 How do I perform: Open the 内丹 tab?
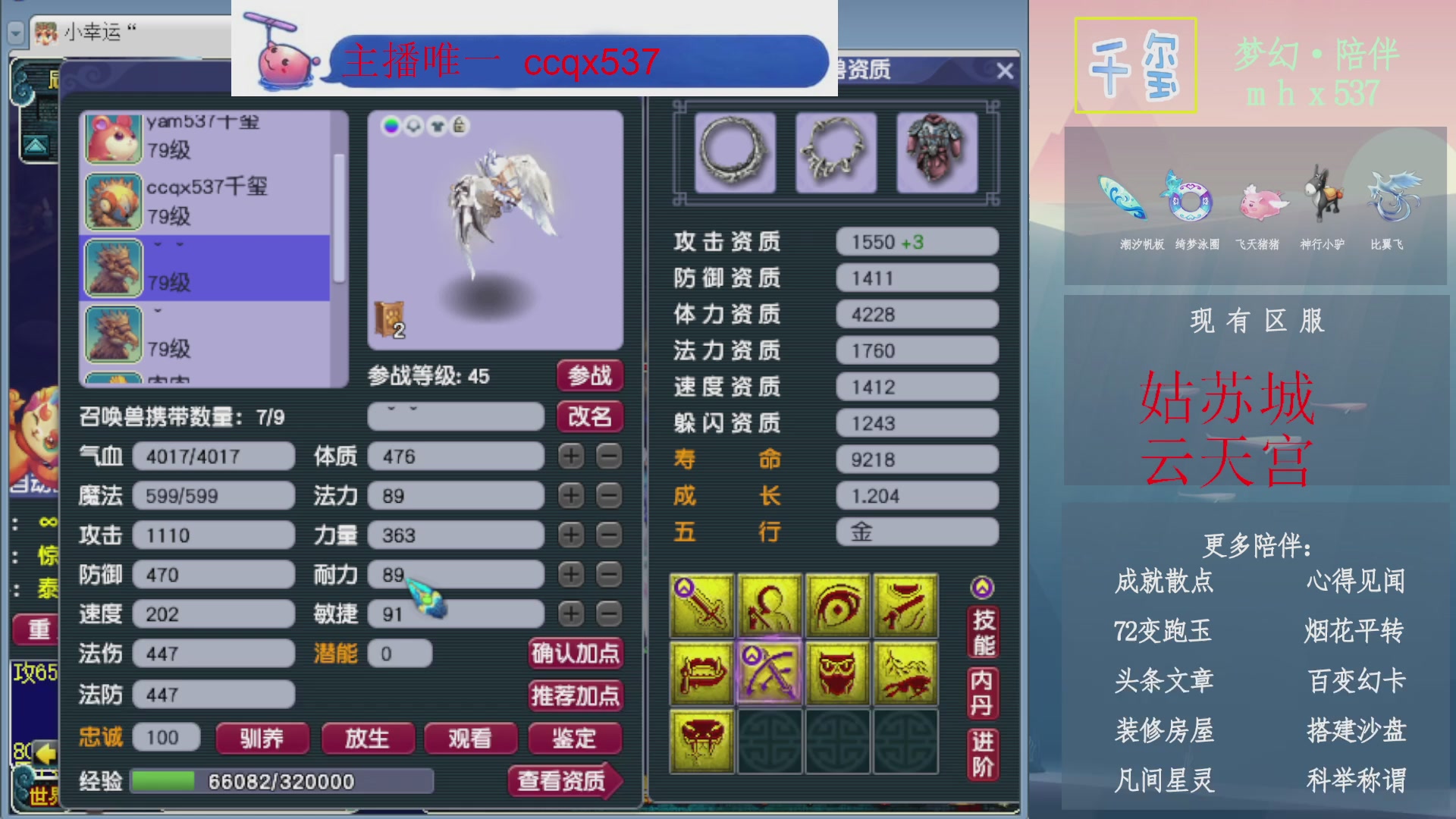pyautogui.click(x=981, y=692)
